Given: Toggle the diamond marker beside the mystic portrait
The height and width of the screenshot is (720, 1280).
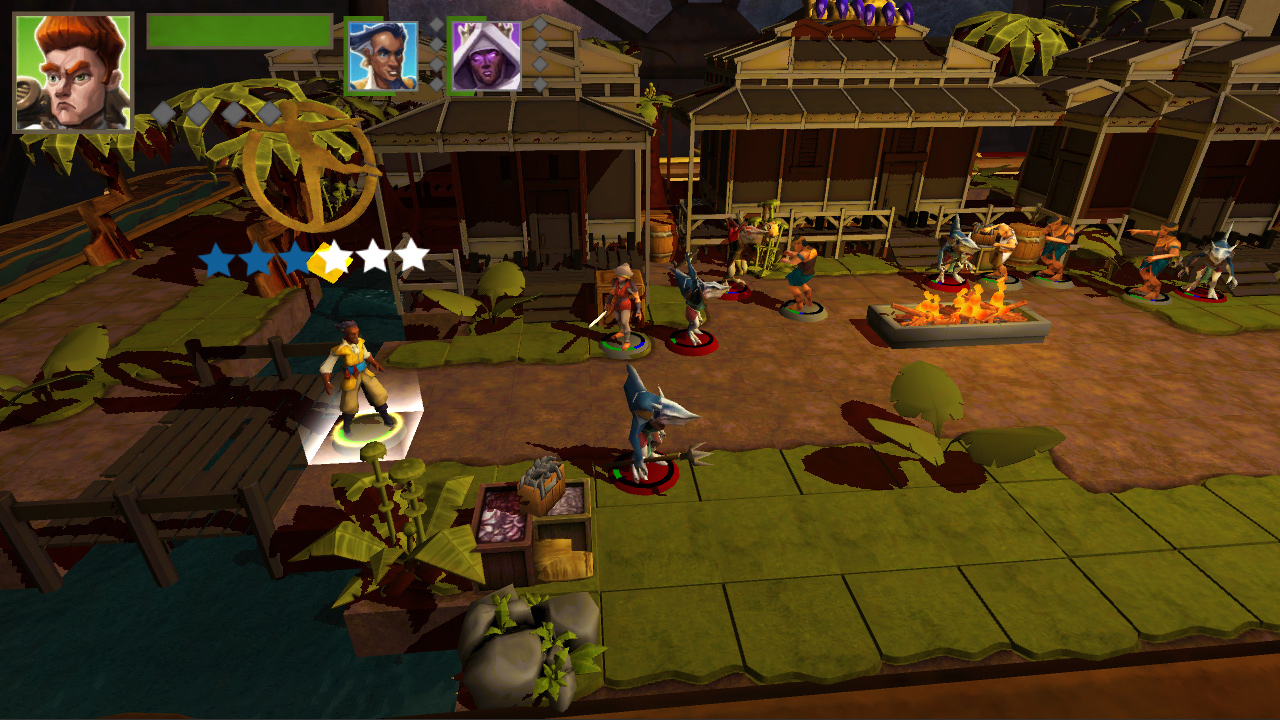Looking at the screenshot, I should coord(540,25).
